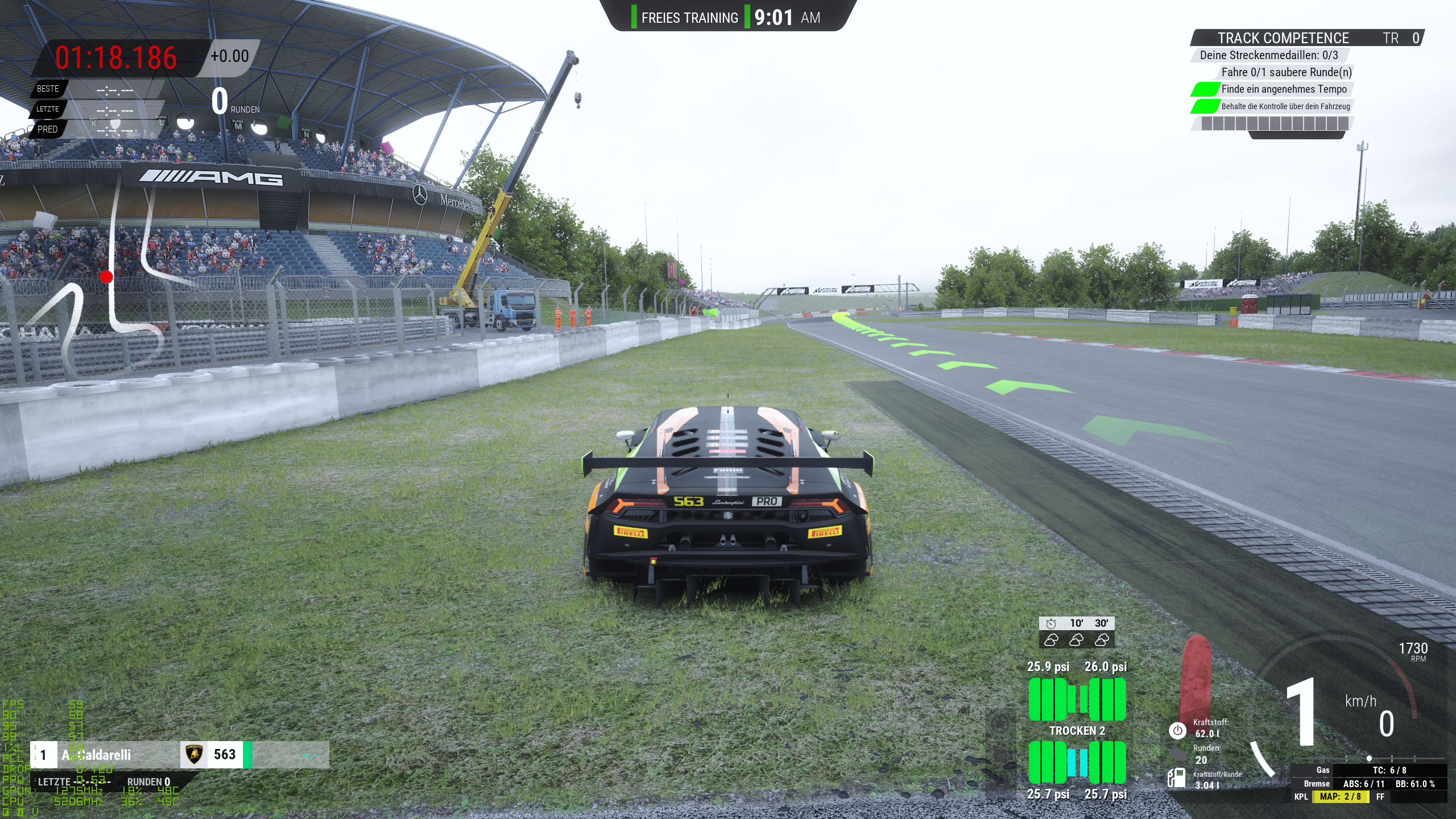
Task: Click the fuel pump icon
Action: [x=1176, y=777]
